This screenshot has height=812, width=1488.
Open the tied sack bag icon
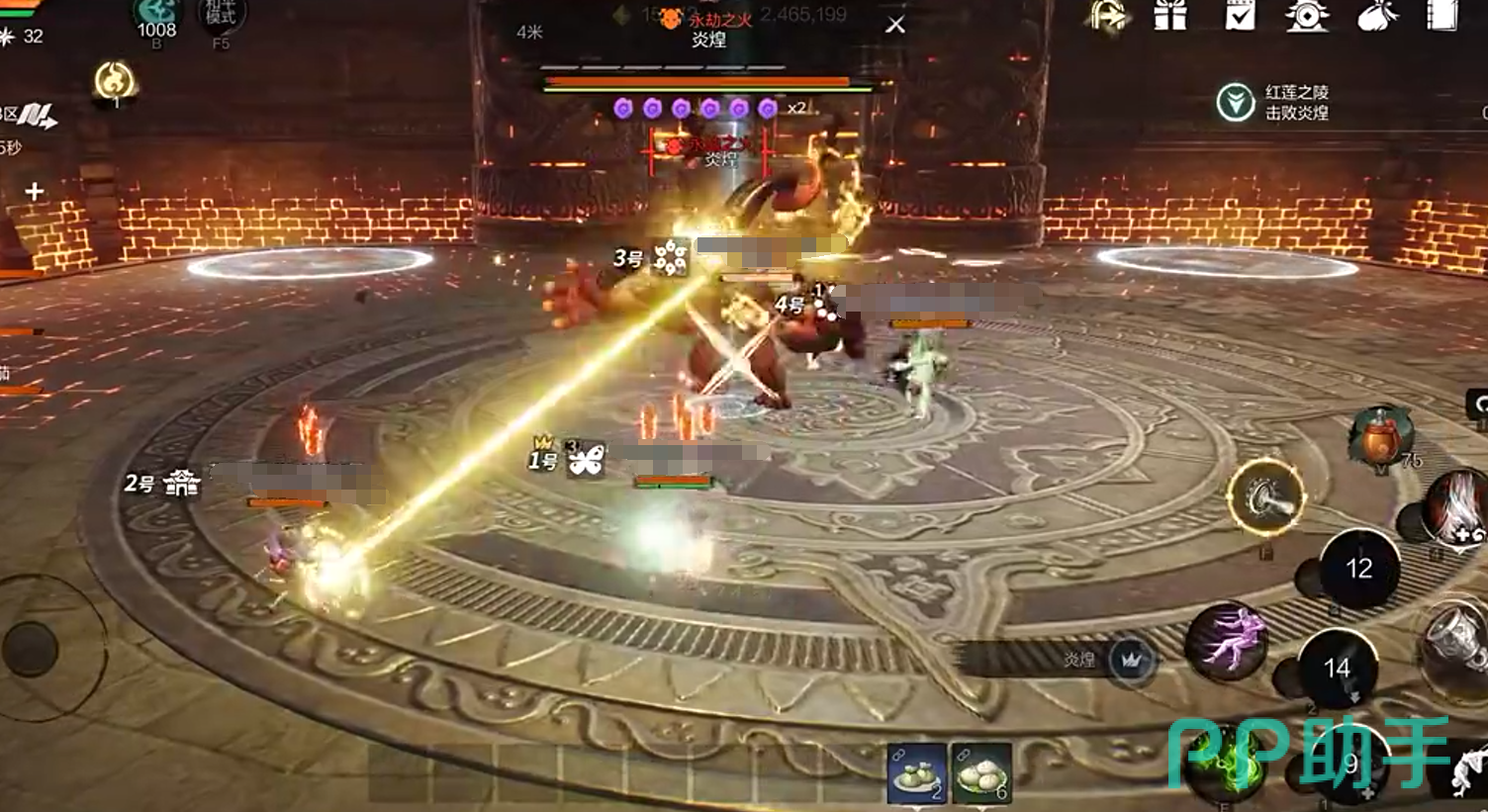1376,15
